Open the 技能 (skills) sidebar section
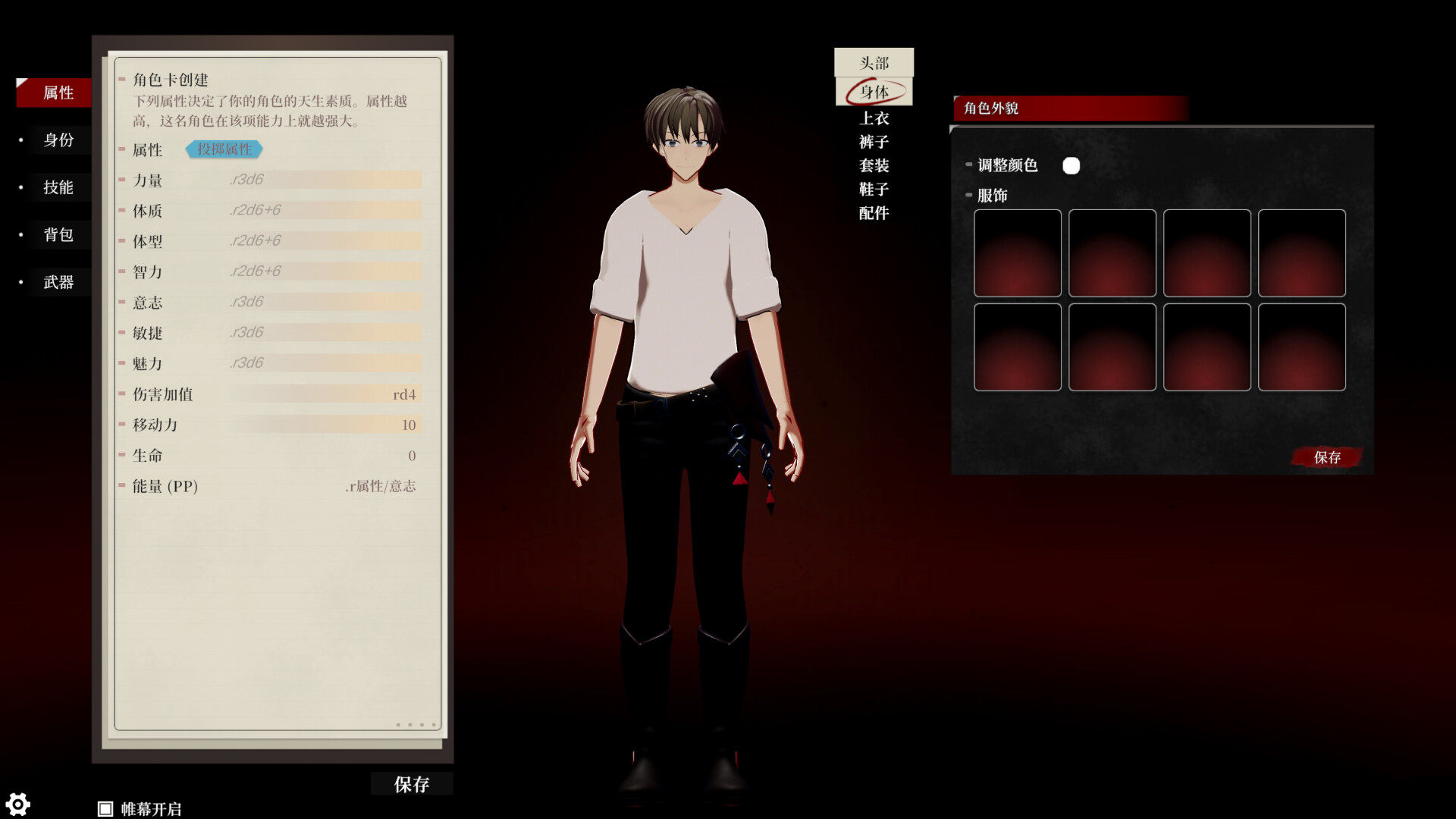1456x819 pixels. (x=59, y=187)
